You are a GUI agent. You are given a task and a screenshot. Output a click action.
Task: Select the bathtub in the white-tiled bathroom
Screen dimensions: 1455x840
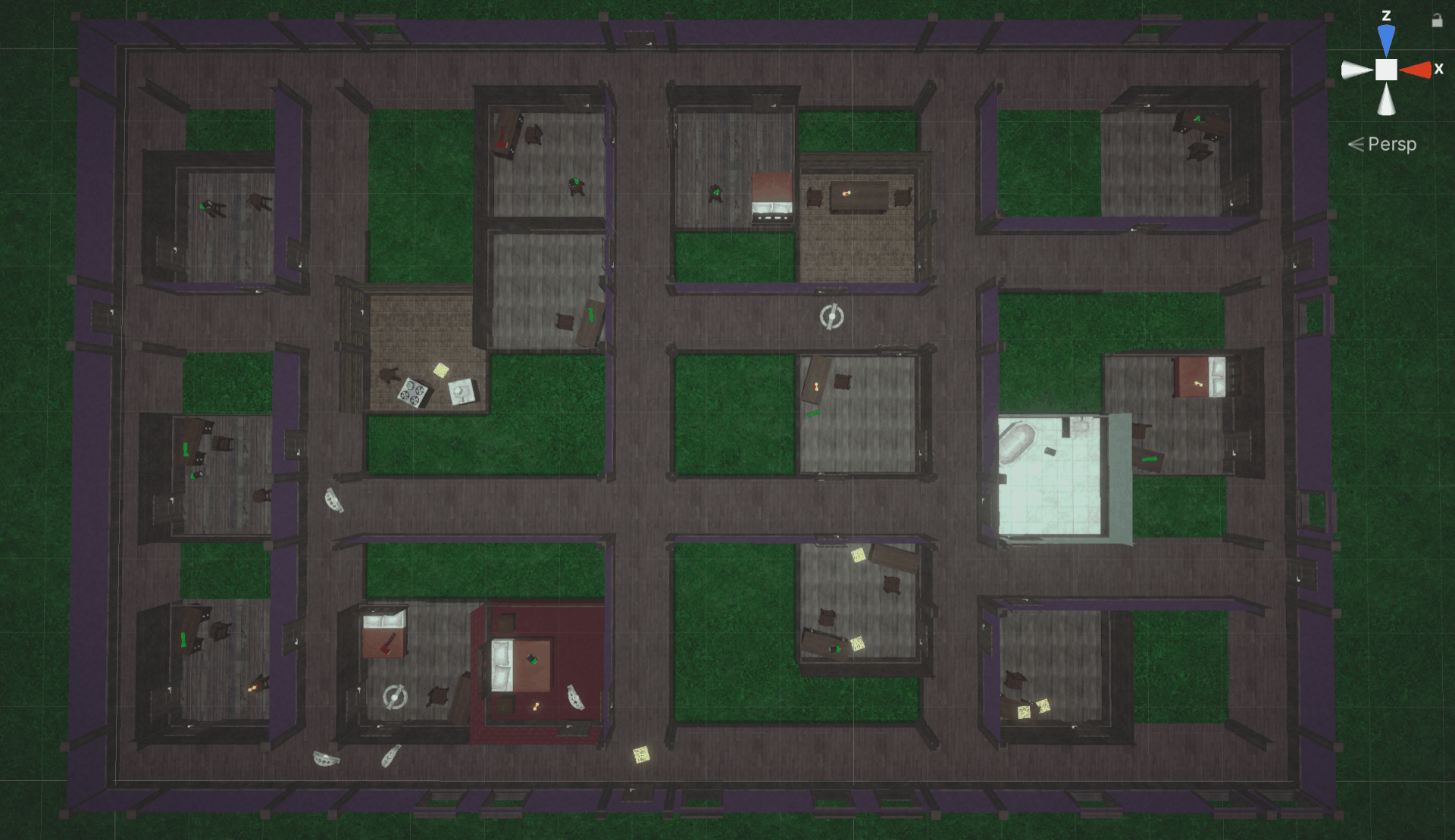click(1018, 443)
